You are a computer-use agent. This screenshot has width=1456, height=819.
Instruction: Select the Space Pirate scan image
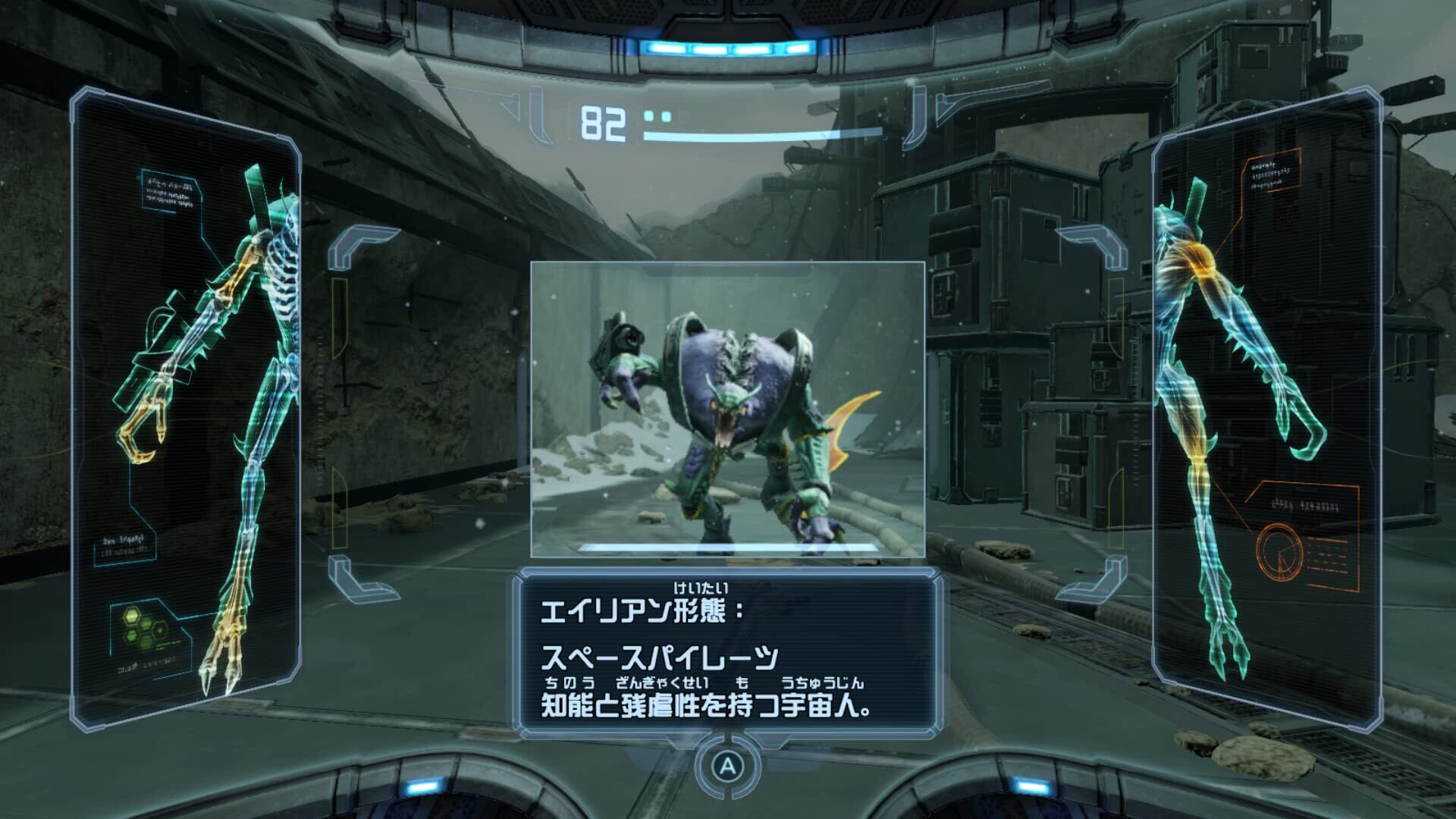coord(727,409)
